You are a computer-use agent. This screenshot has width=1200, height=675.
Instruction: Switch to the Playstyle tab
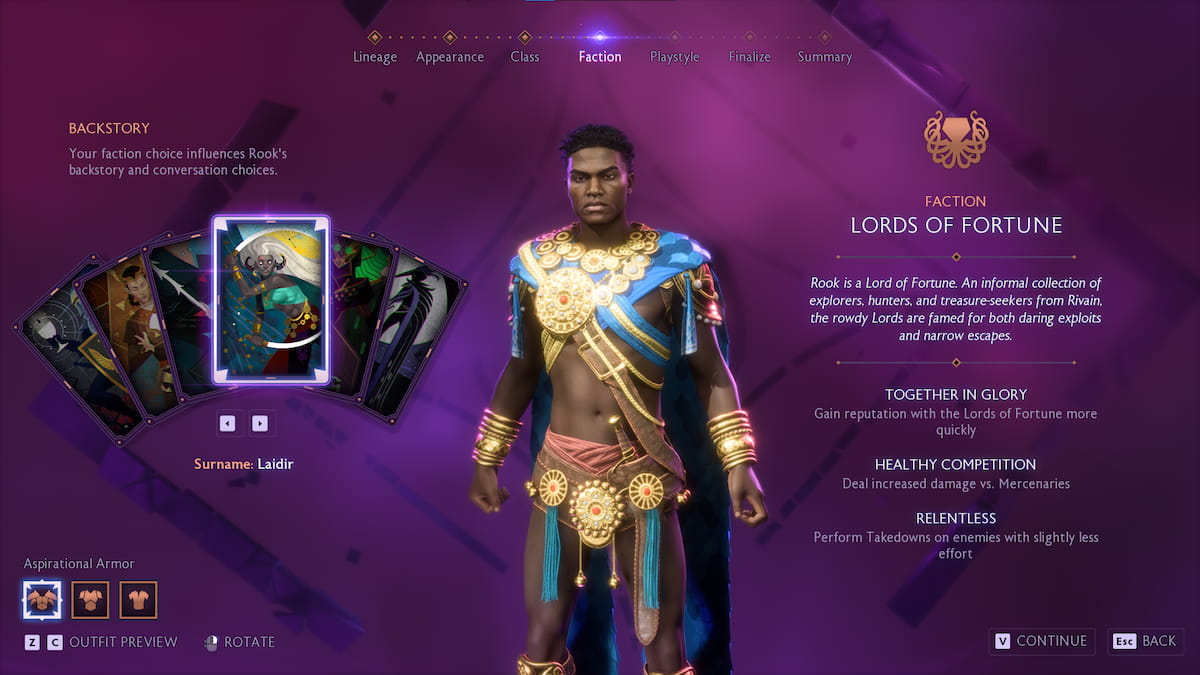coord(675,56)
